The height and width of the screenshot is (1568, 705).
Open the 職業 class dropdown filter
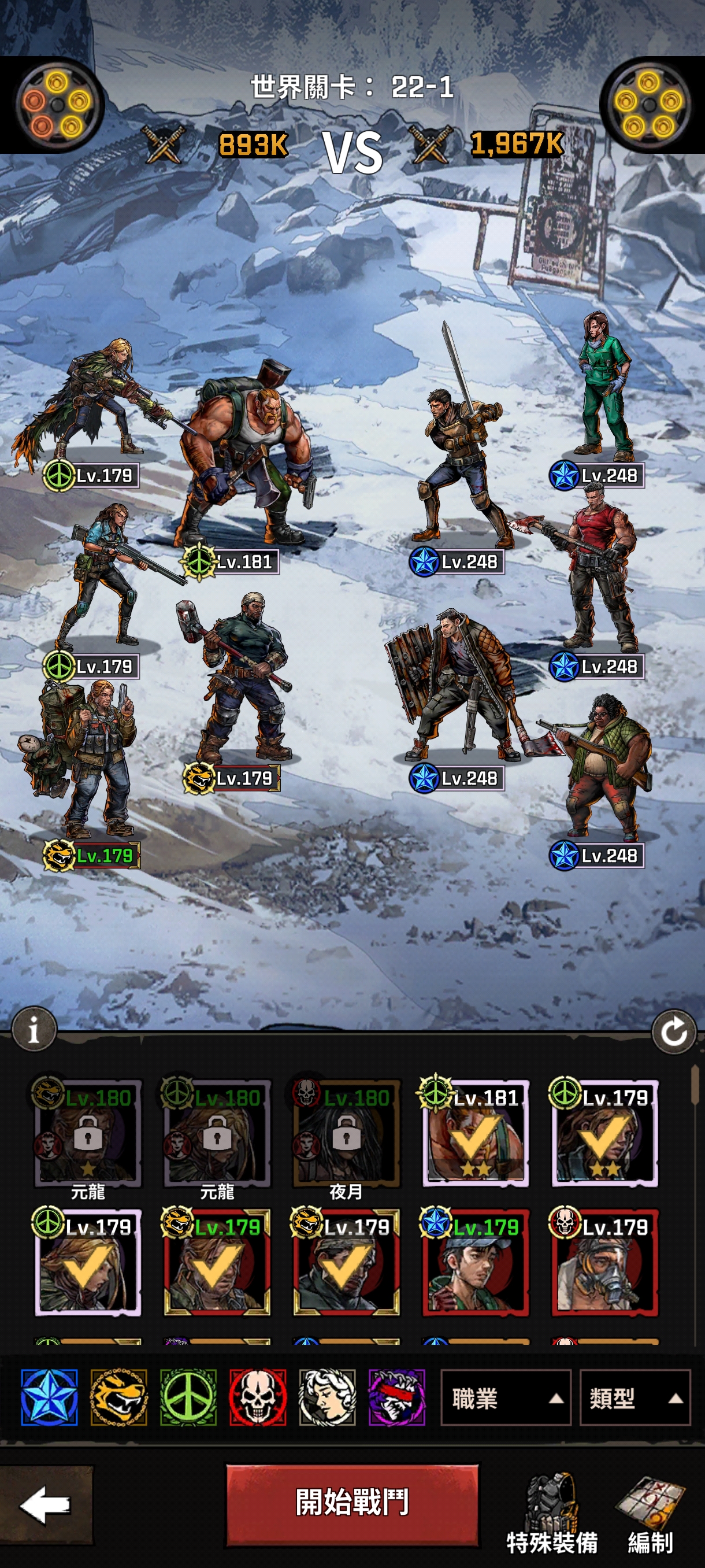[505, 1398]
